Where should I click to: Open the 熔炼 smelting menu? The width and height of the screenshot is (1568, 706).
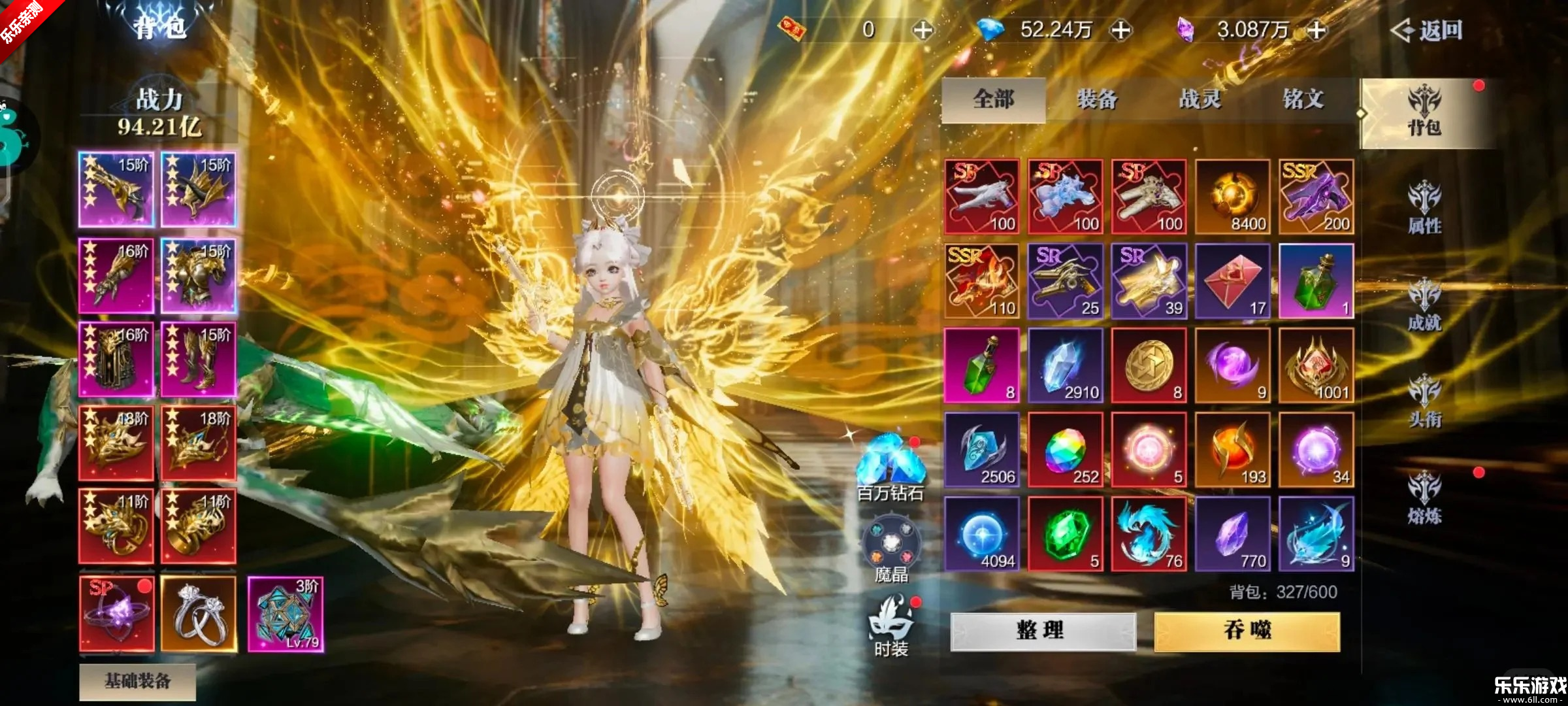click(x=1424, y=498)
